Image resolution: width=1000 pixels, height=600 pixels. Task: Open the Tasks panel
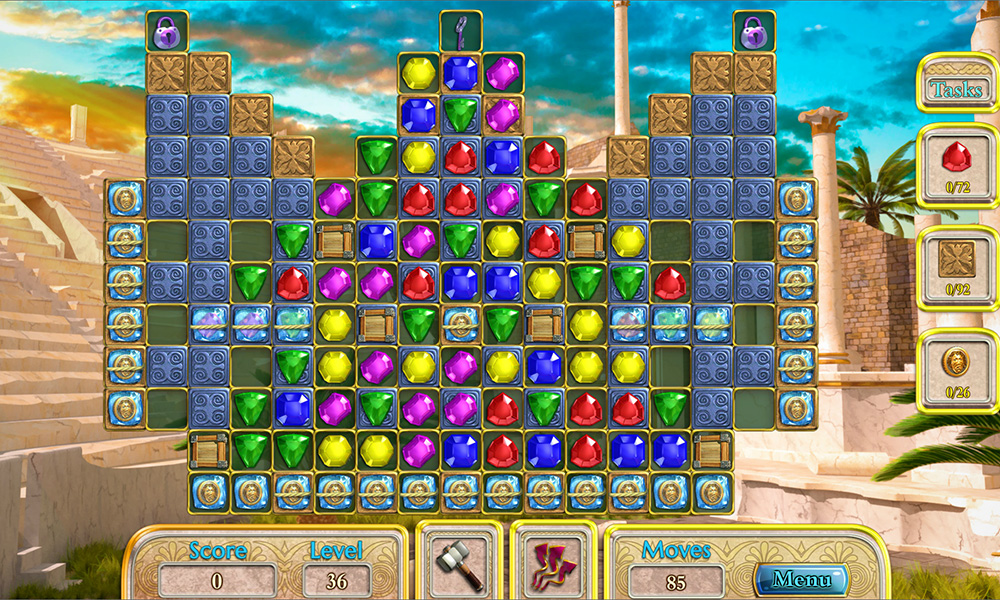tap(957, 89)
